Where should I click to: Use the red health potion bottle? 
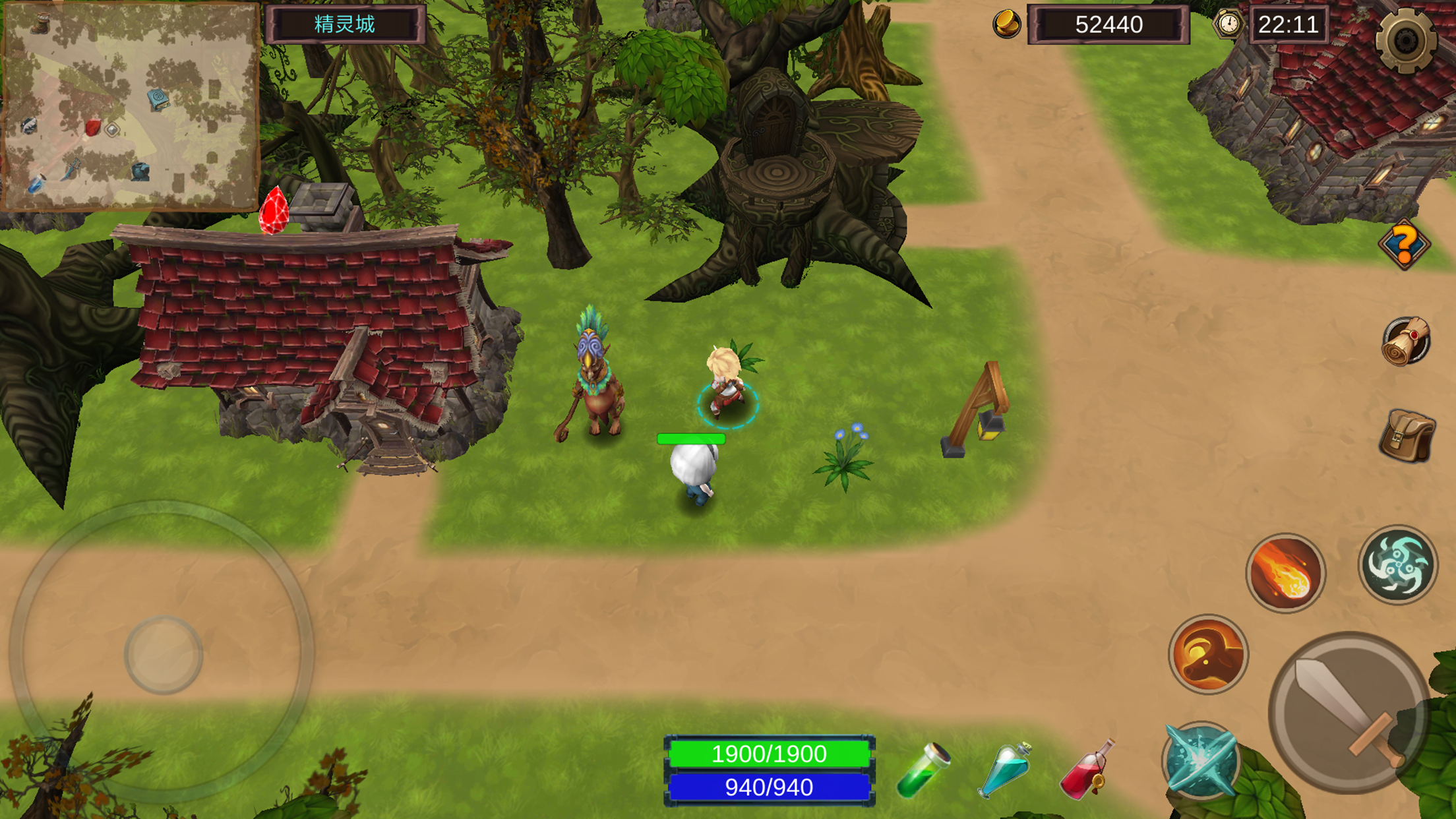click(x=1086, y=769)
